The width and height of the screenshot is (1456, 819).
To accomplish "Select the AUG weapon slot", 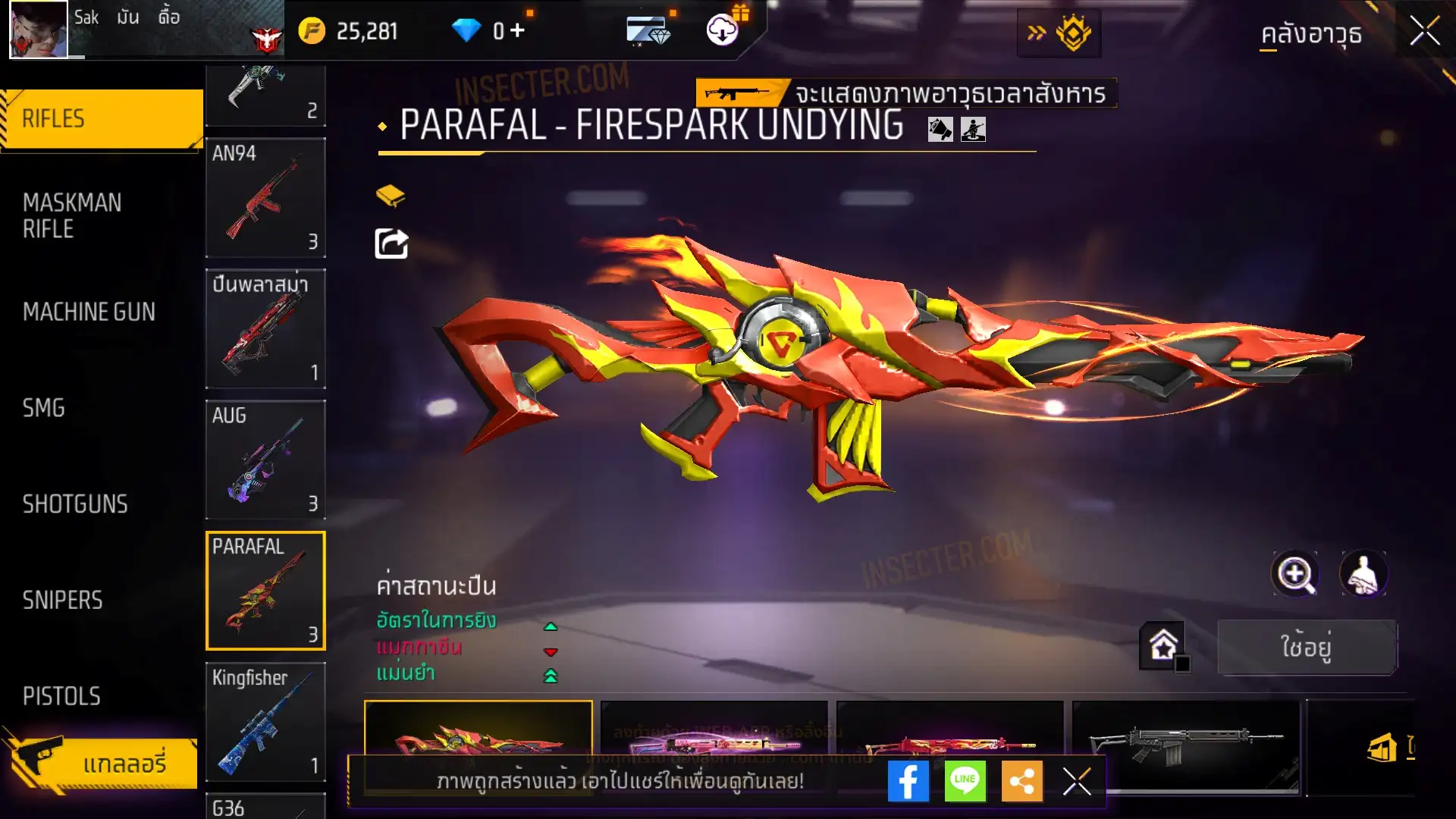I will pos(265,460).
